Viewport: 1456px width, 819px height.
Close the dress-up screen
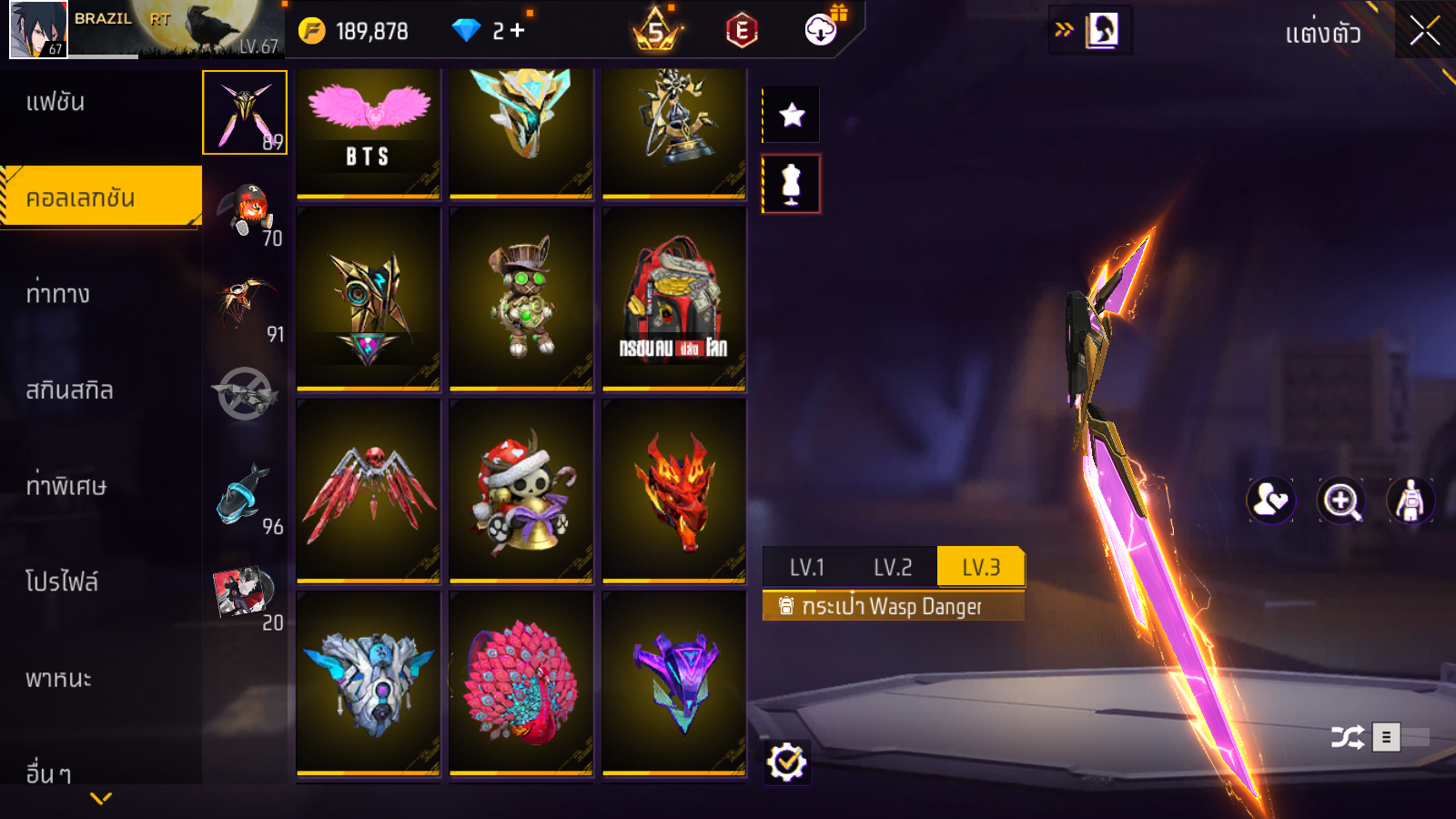pos(1424,31)
